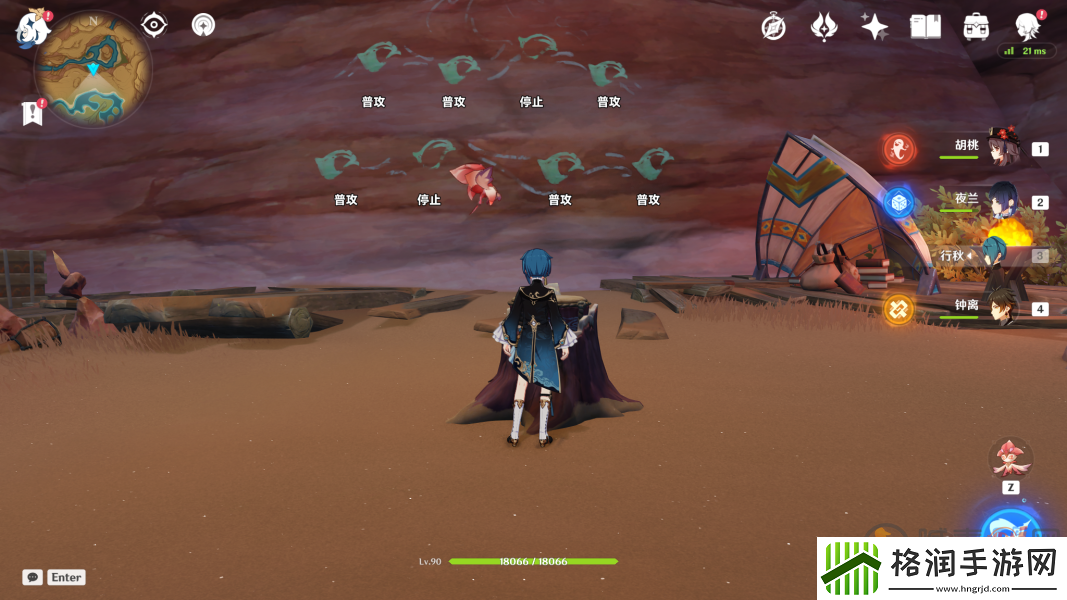The height and width of the screenshot is (600, 1067).
Task: Open the compass events icon
Action: click(x=773, y=27)
